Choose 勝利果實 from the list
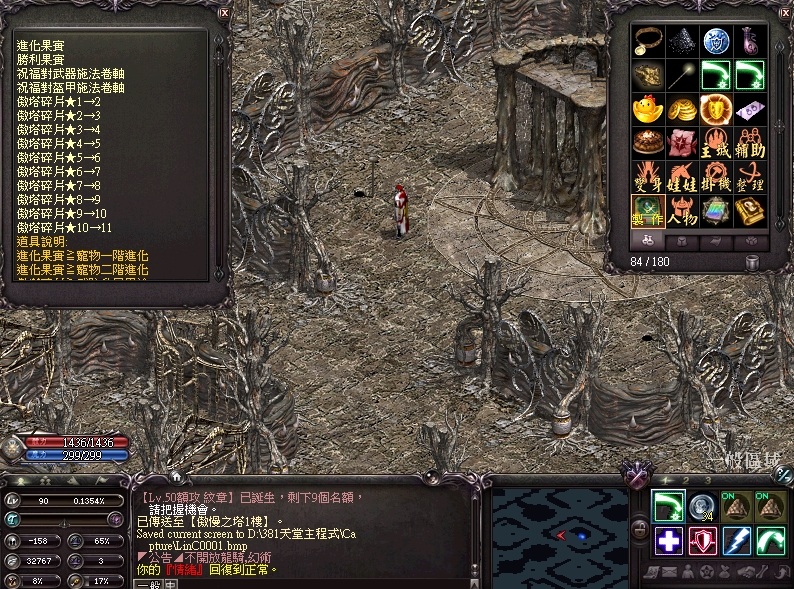794x589 pixels. (38, 60)
